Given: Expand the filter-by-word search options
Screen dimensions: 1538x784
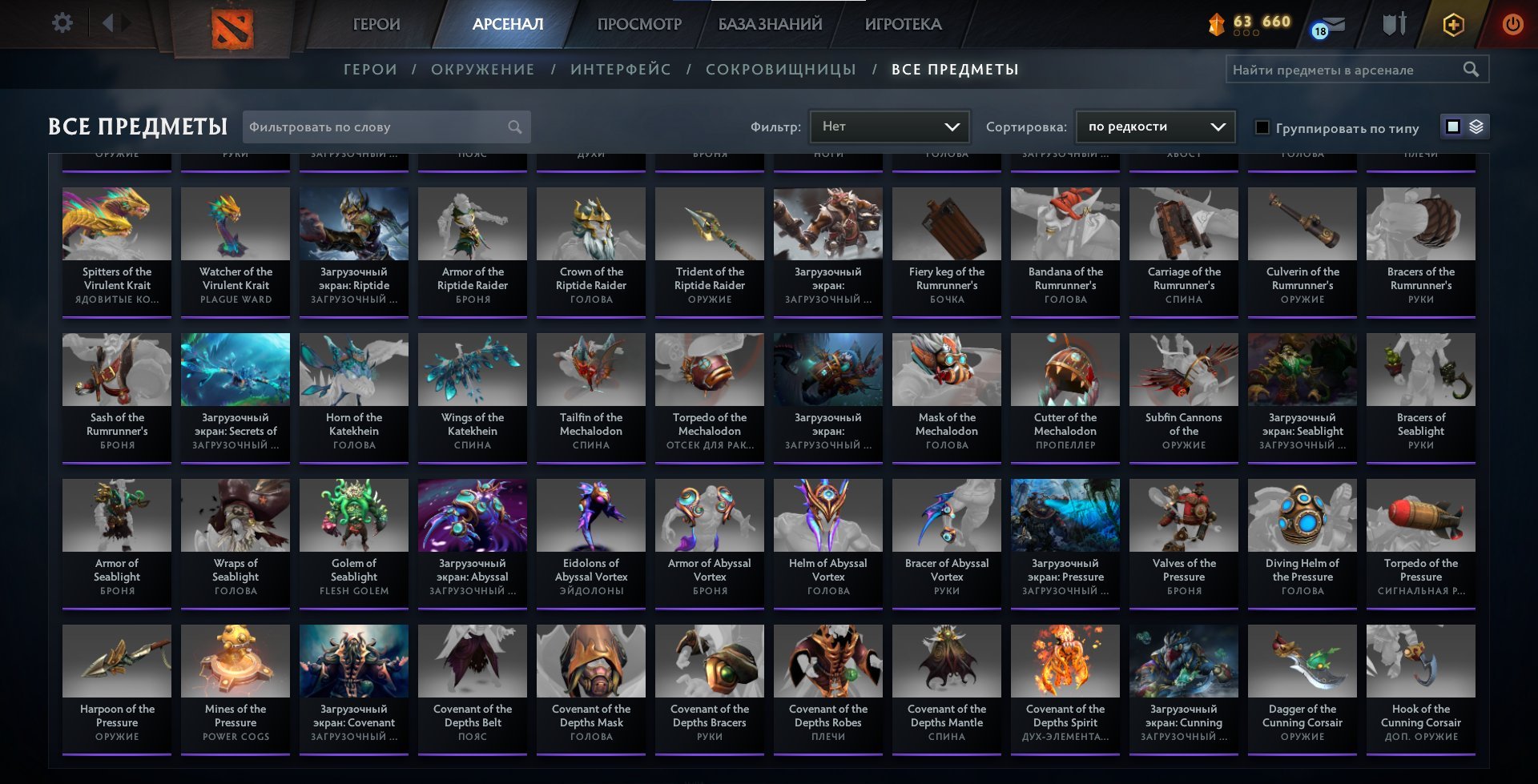Looking at the screenshot, I should click(515, 127).
